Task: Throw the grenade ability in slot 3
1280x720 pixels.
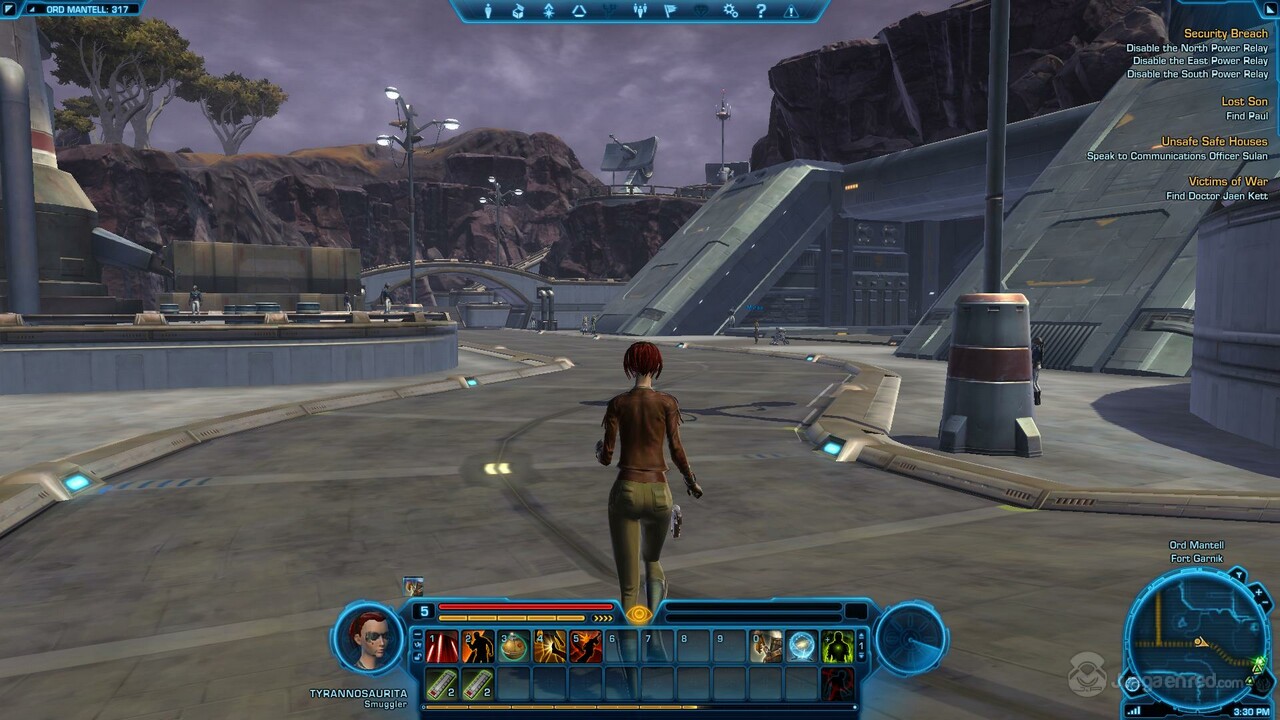Action: coord(514,647)
